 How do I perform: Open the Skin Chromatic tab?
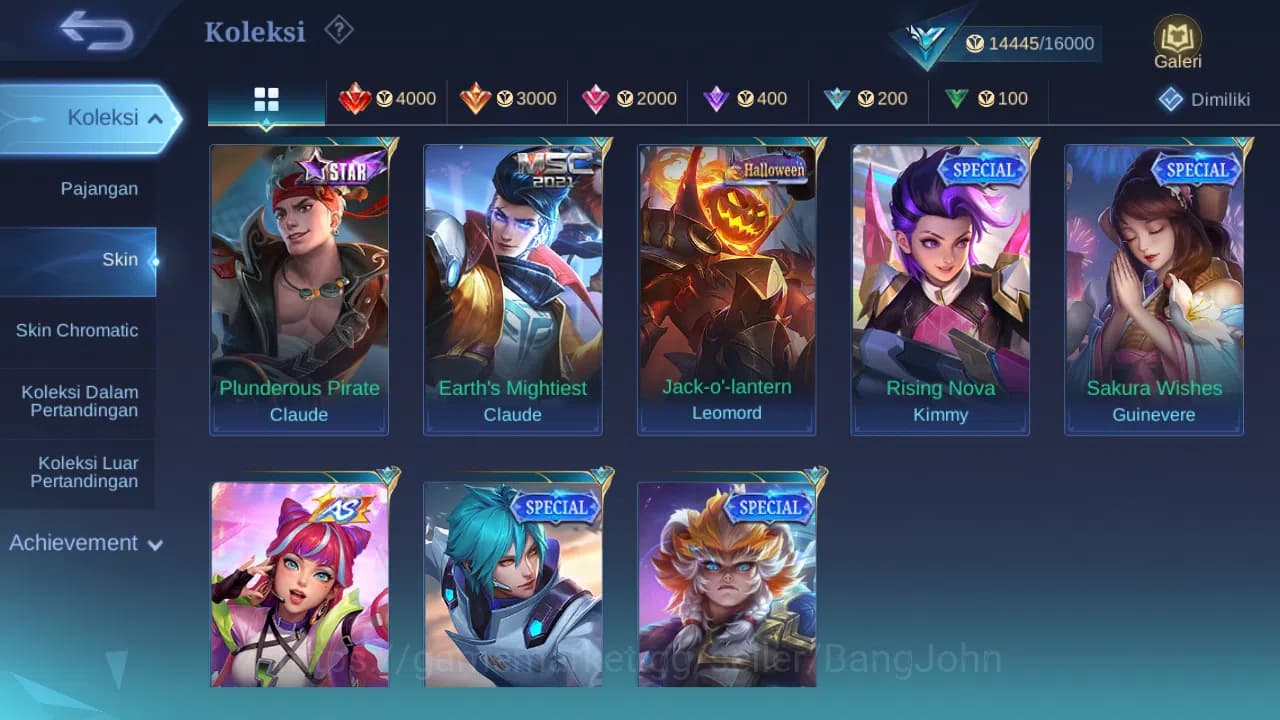click(x=79, y=330)
